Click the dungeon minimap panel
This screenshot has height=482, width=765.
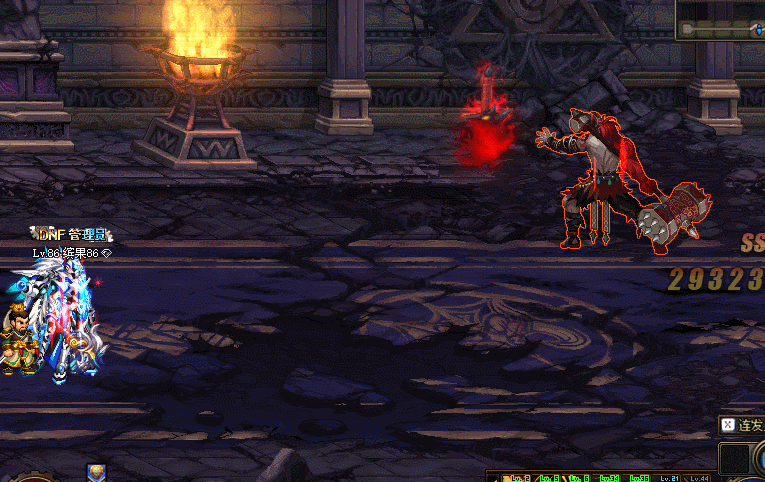[720, 20]
